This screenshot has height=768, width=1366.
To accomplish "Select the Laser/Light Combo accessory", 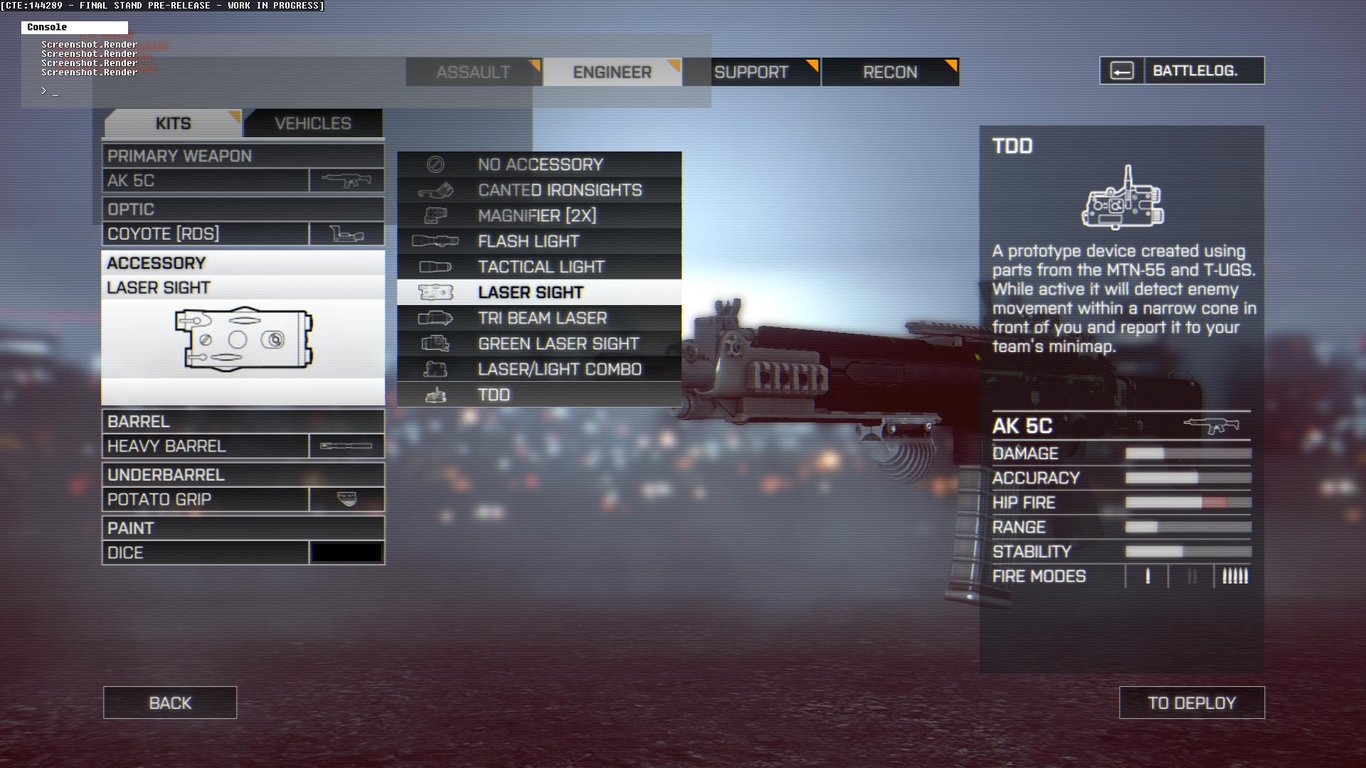I will [559, 369].
